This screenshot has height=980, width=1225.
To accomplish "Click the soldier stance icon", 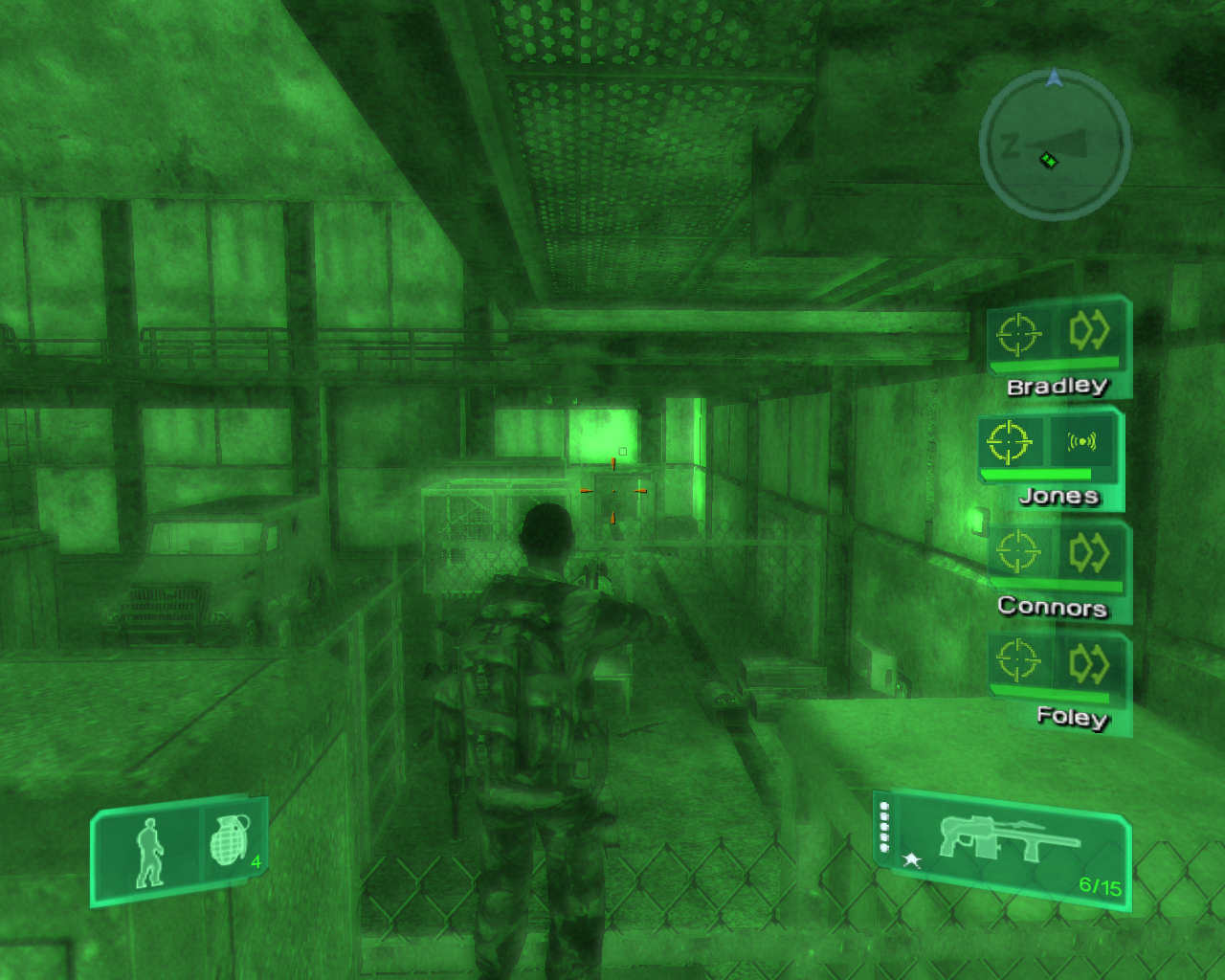I will [149, 852].
